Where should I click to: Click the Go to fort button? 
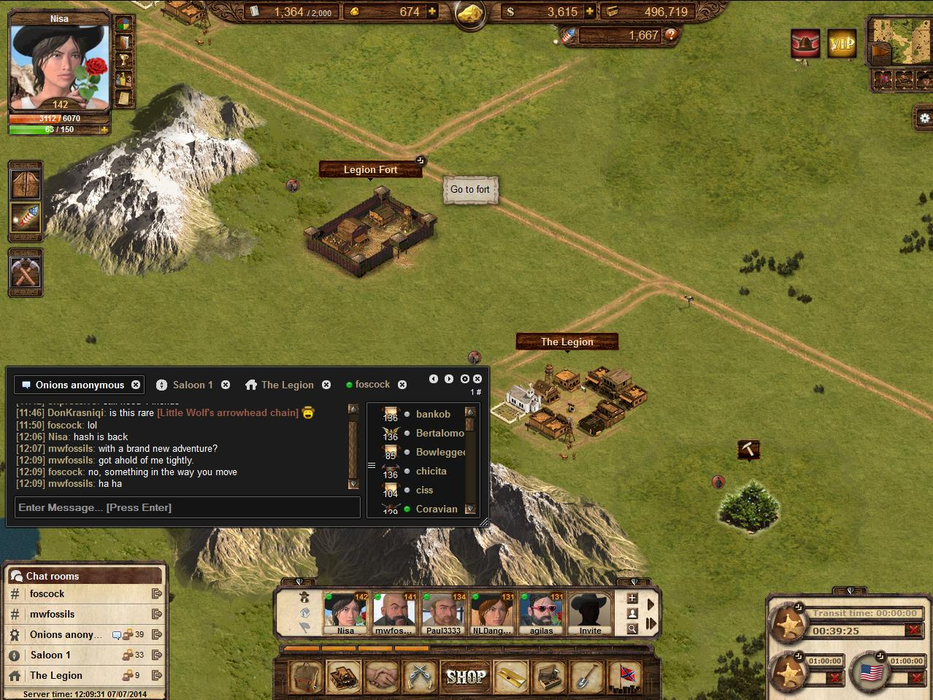tap(470, 190)
